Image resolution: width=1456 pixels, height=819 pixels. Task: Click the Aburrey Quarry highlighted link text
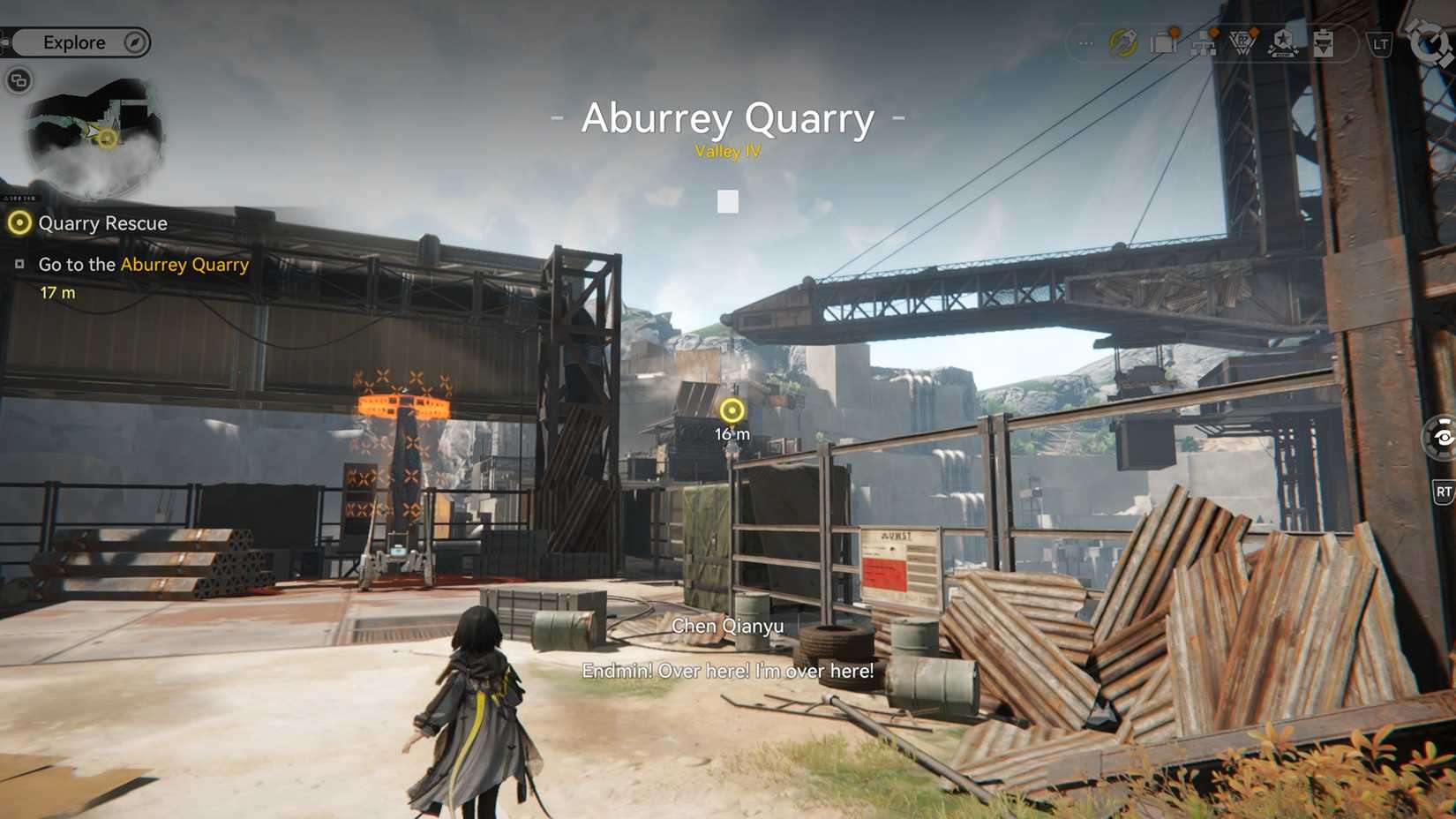[184, 265]
